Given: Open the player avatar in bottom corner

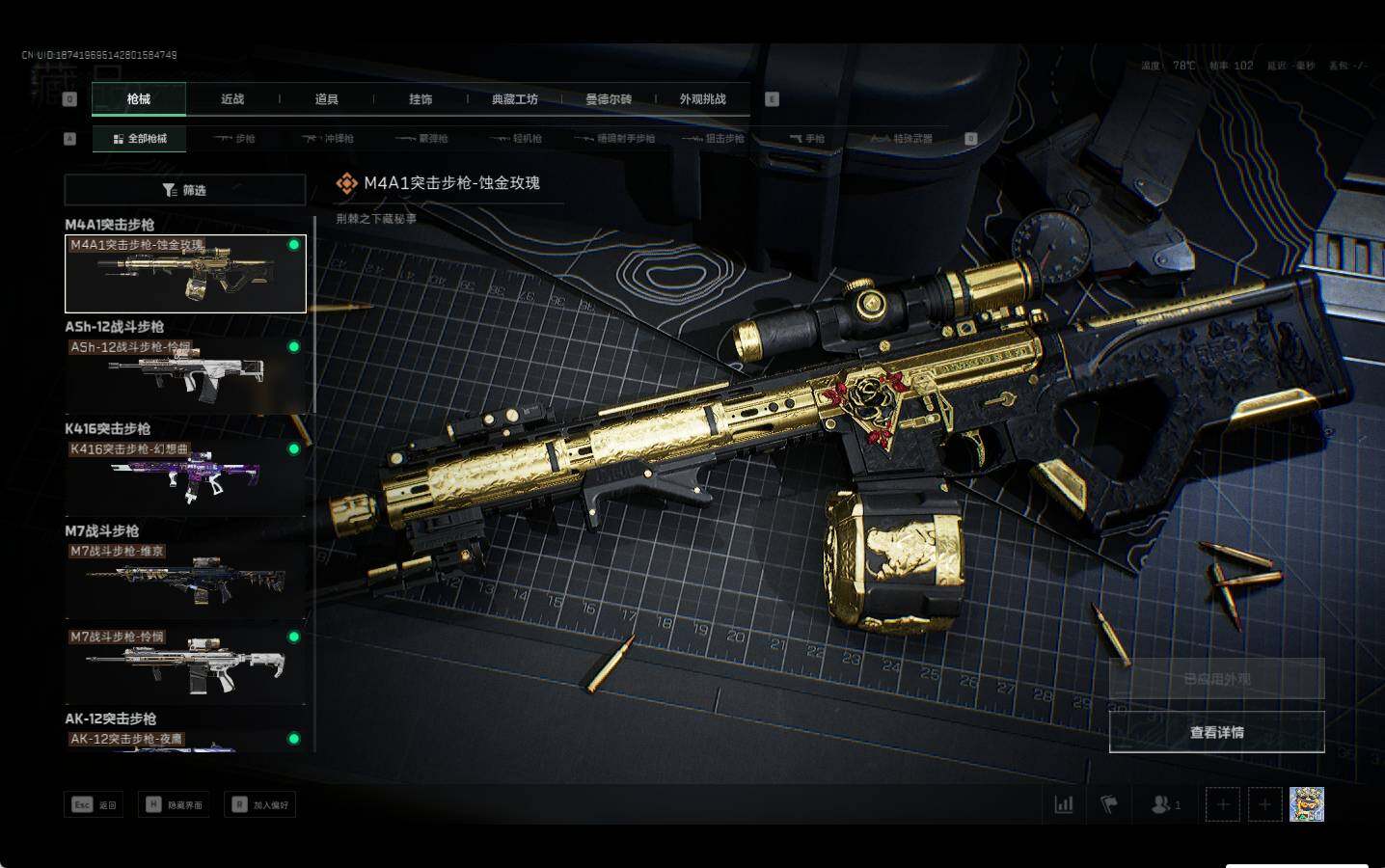Looking at the screenshot, I should coord(1306,804).
